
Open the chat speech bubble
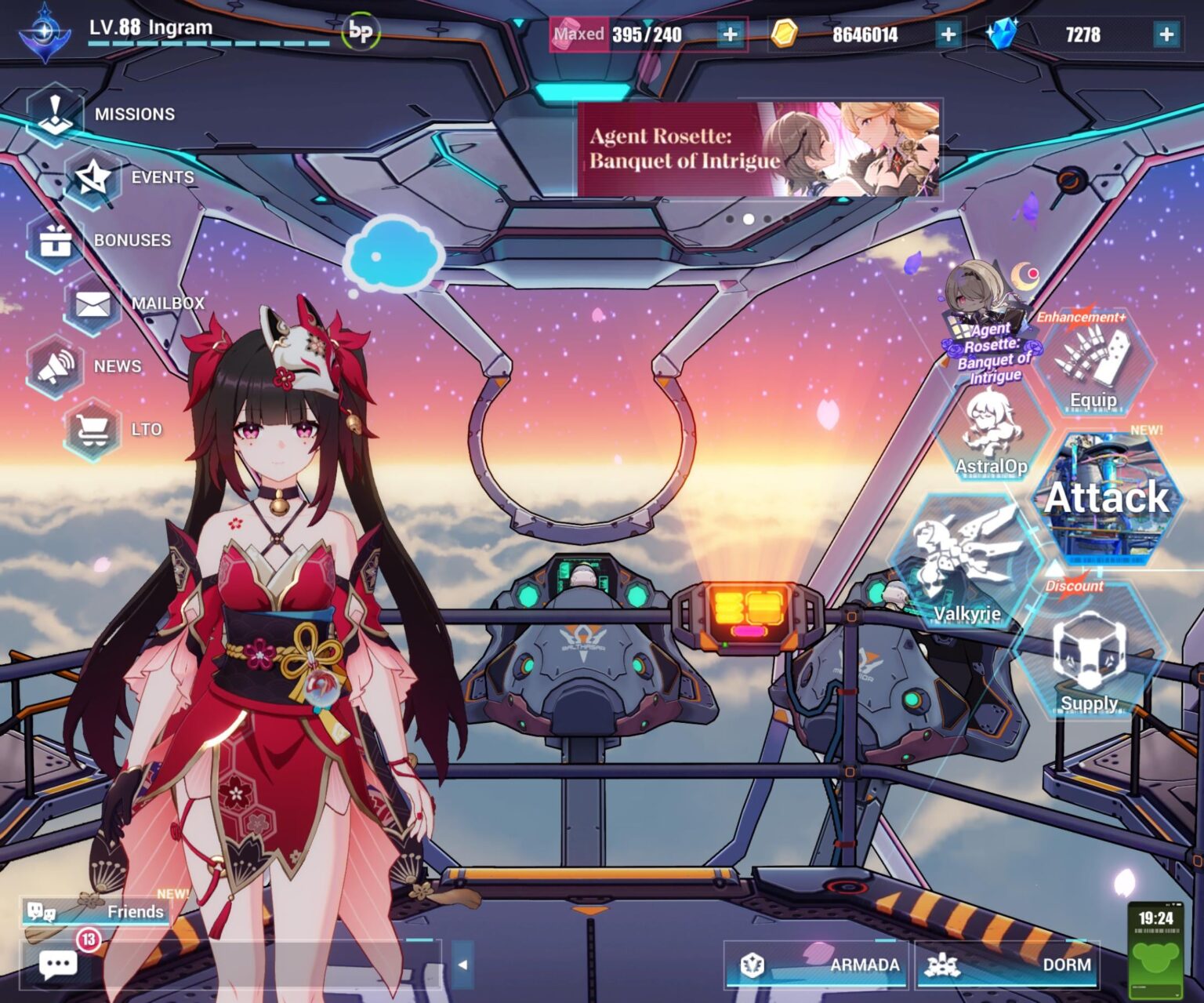[58, 964]
